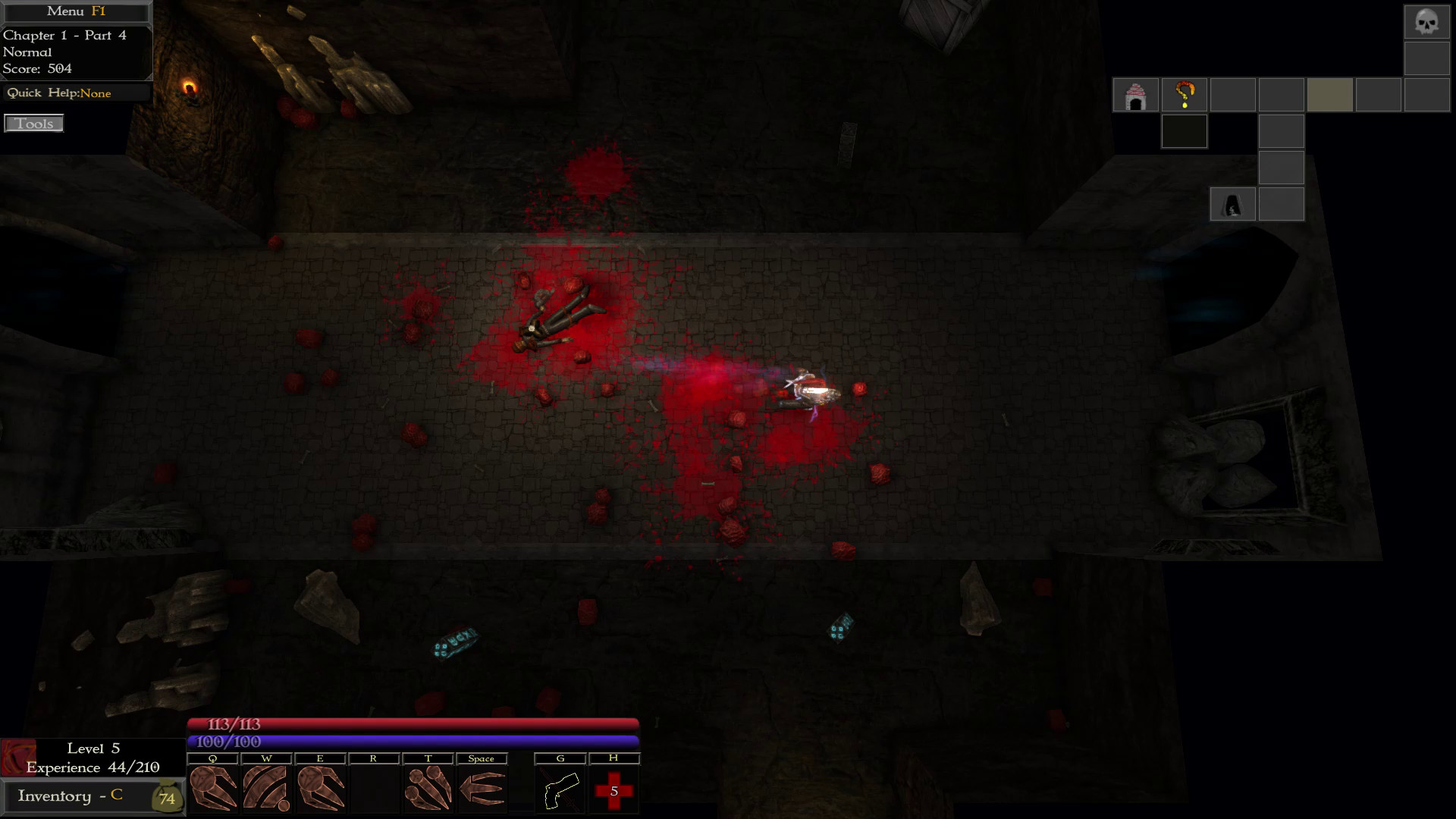This screenshot has height=819, width=1456.
Task: Use the claw ability assigned to E
Action: (322, 789)
